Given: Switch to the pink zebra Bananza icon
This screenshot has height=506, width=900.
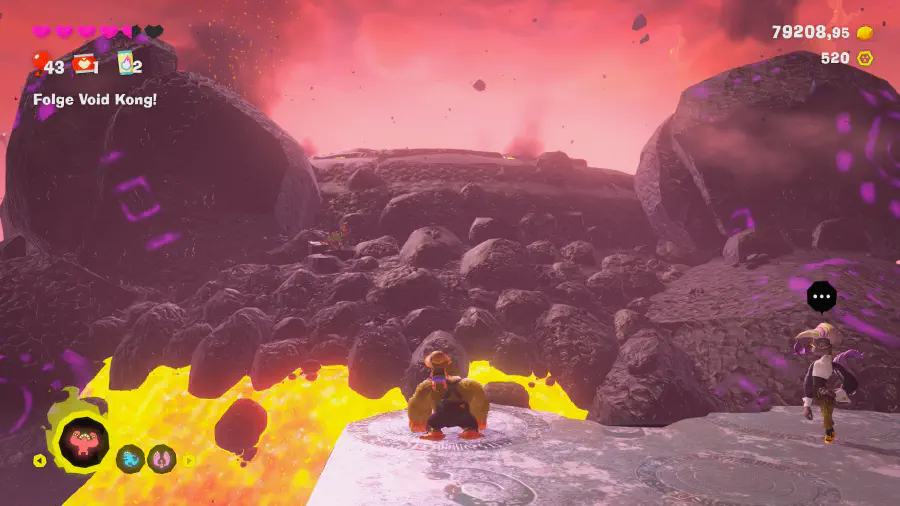Looking at the screenshot, I should 162,459.
